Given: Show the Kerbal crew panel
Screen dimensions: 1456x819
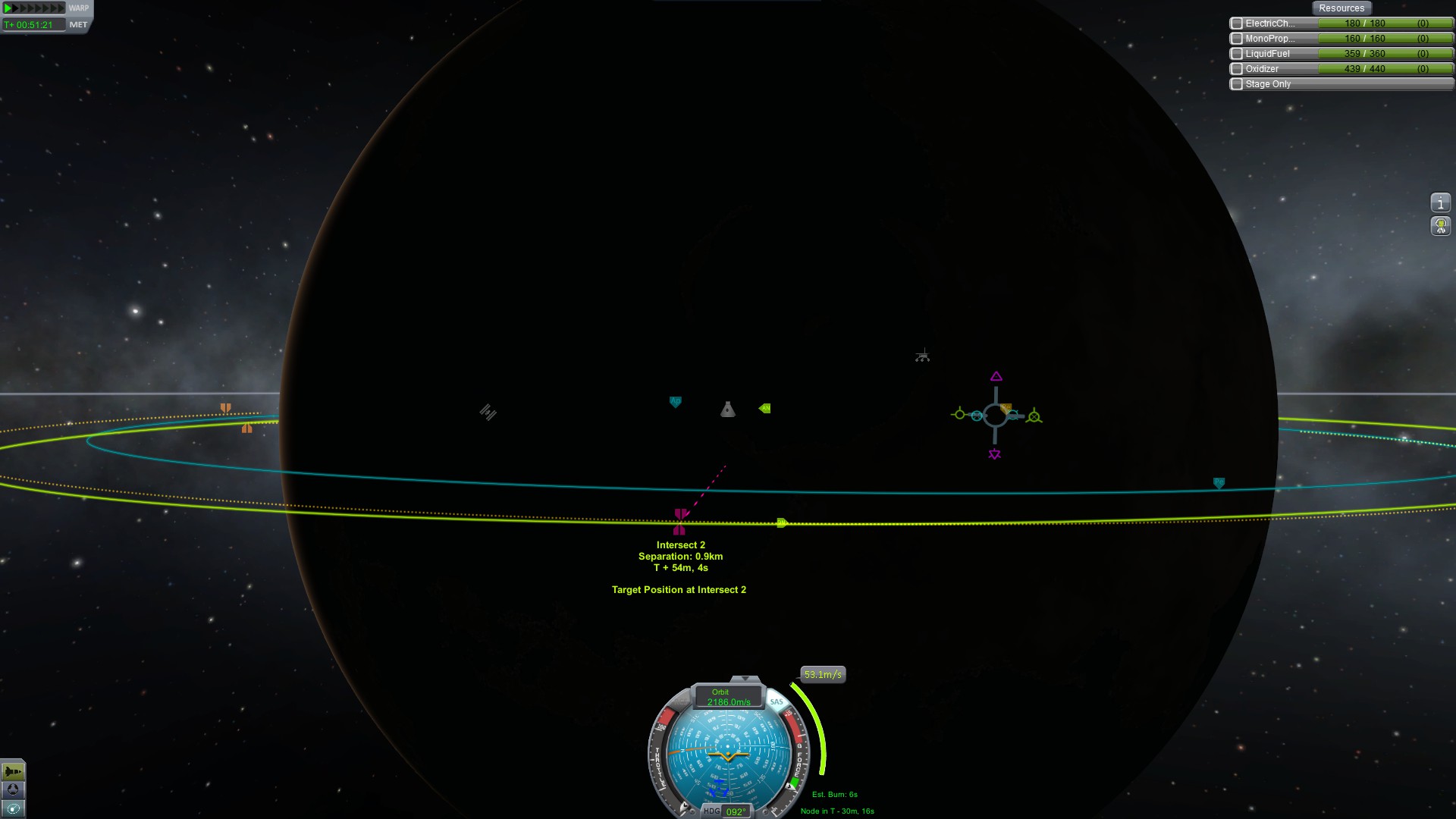Looking at the screenshot, I should [1440, 226].
